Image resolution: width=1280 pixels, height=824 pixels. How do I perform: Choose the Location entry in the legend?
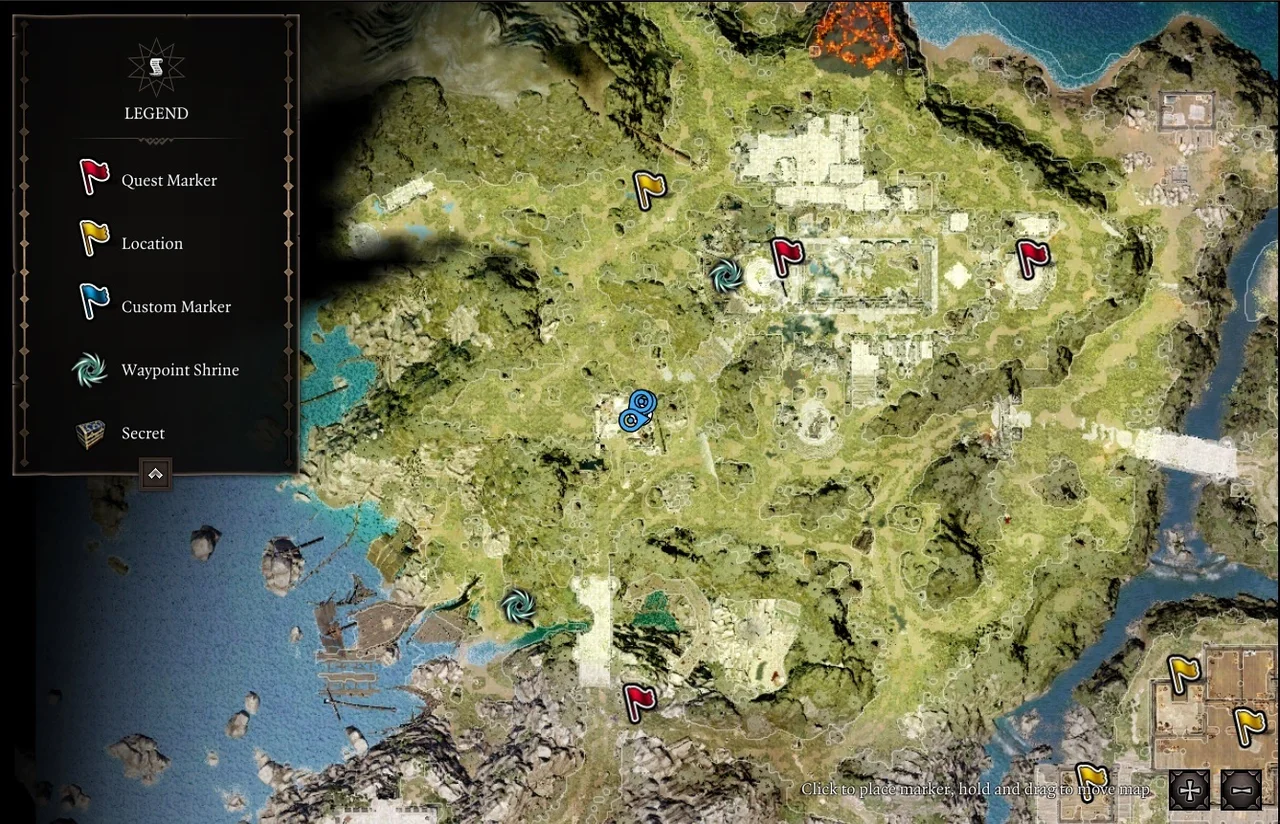click(x=151, y=244)
